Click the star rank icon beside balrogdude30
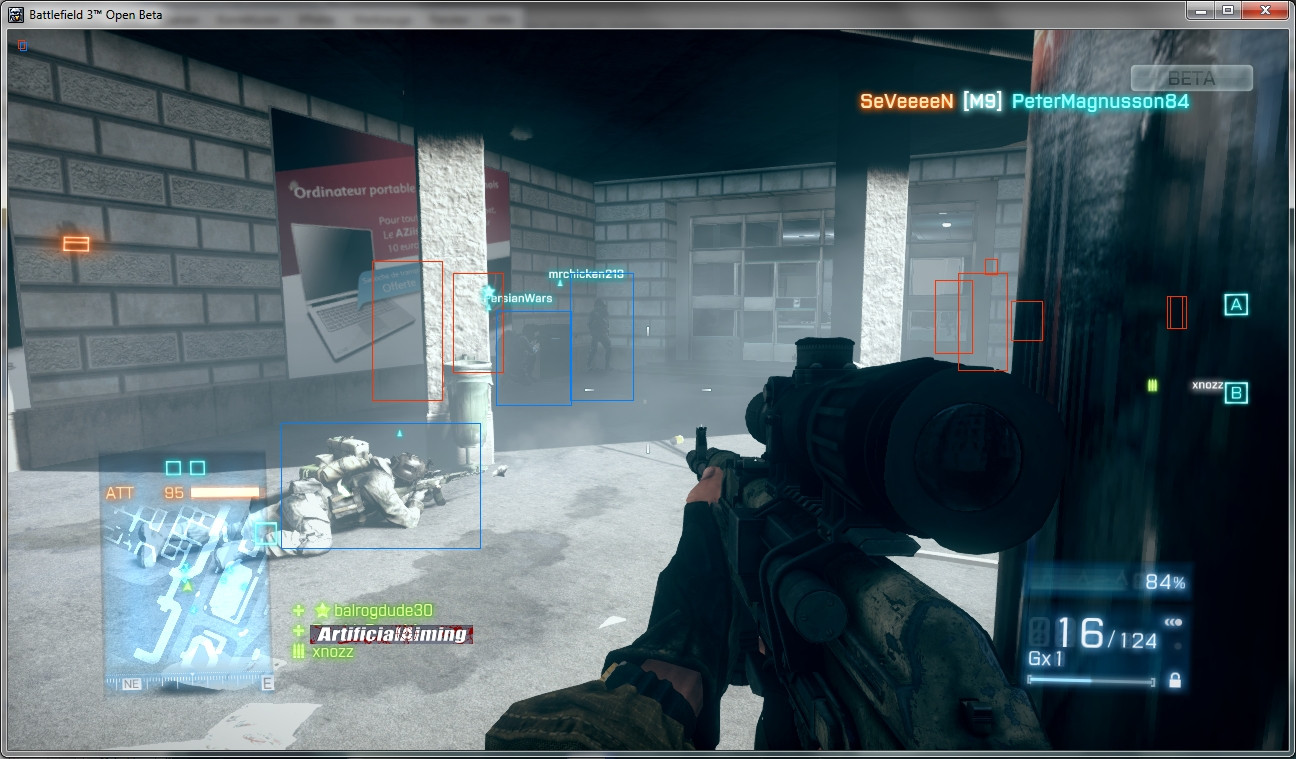This screenshot has height=759, width=1296. (322, 610)
